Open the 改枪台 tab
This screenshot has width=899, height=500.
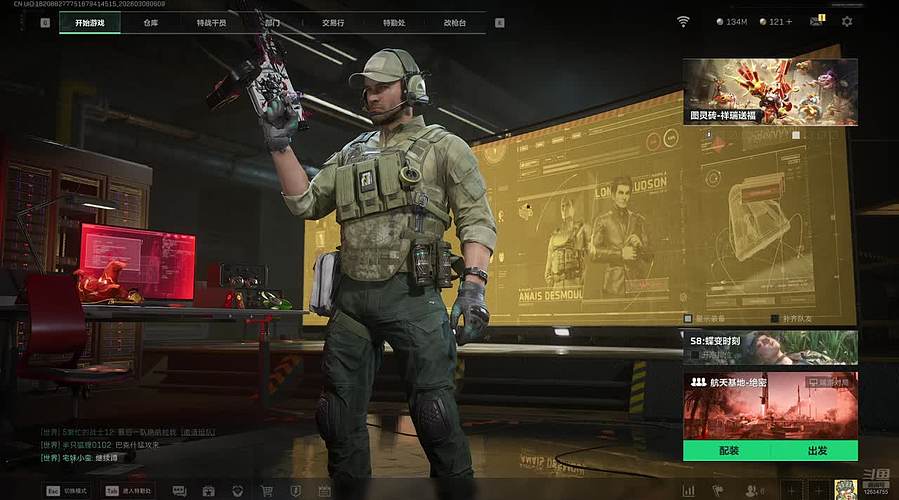pyautogui.click(x=455, y=22)
